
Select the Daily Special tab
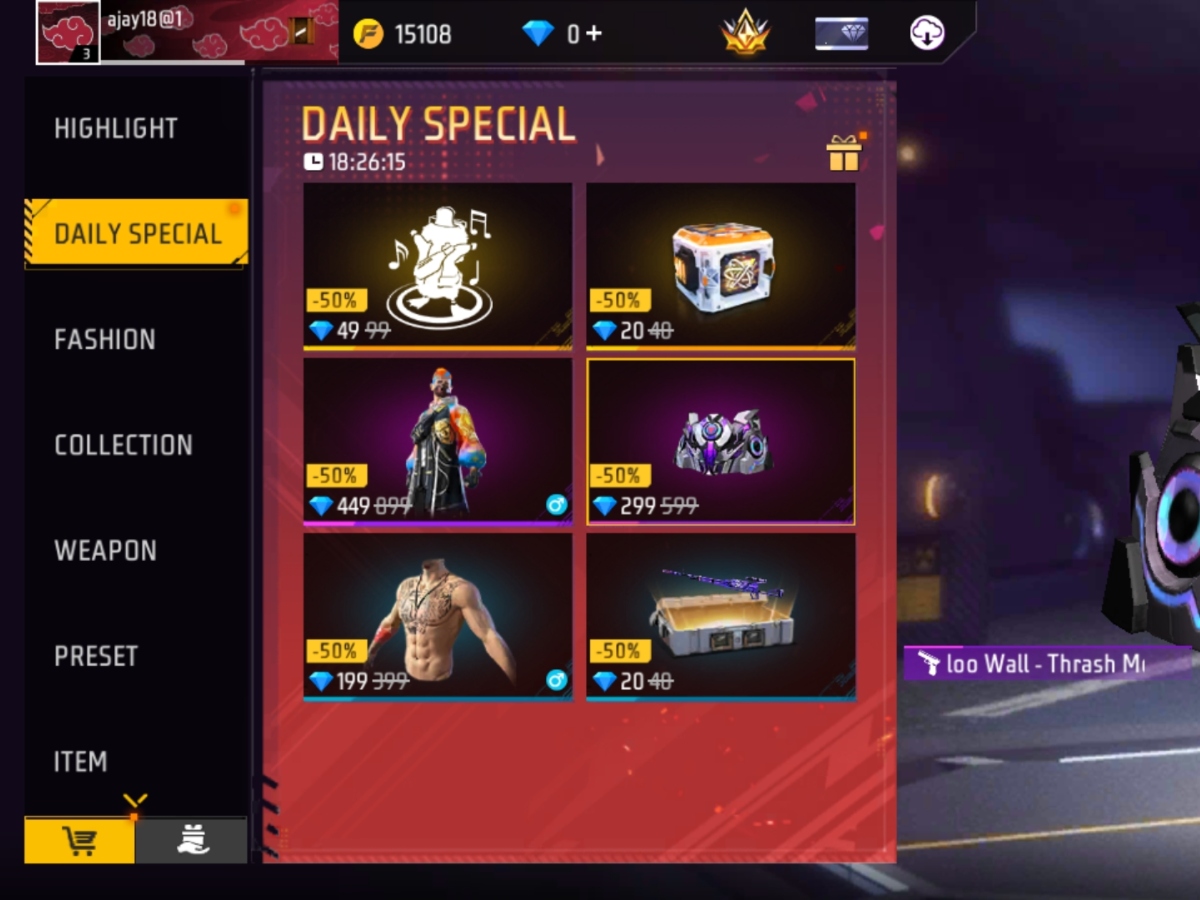[x=137, y=234]
